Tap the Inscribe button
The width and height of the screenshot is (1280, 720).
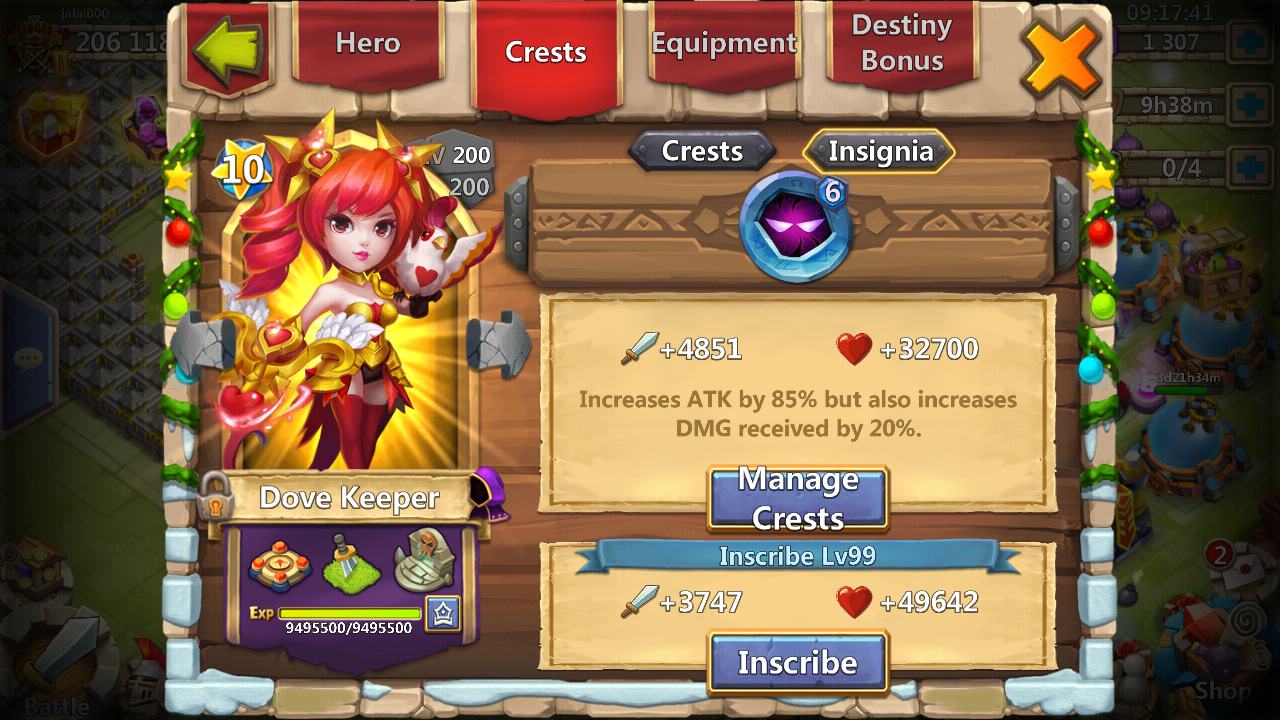(797, 662)
